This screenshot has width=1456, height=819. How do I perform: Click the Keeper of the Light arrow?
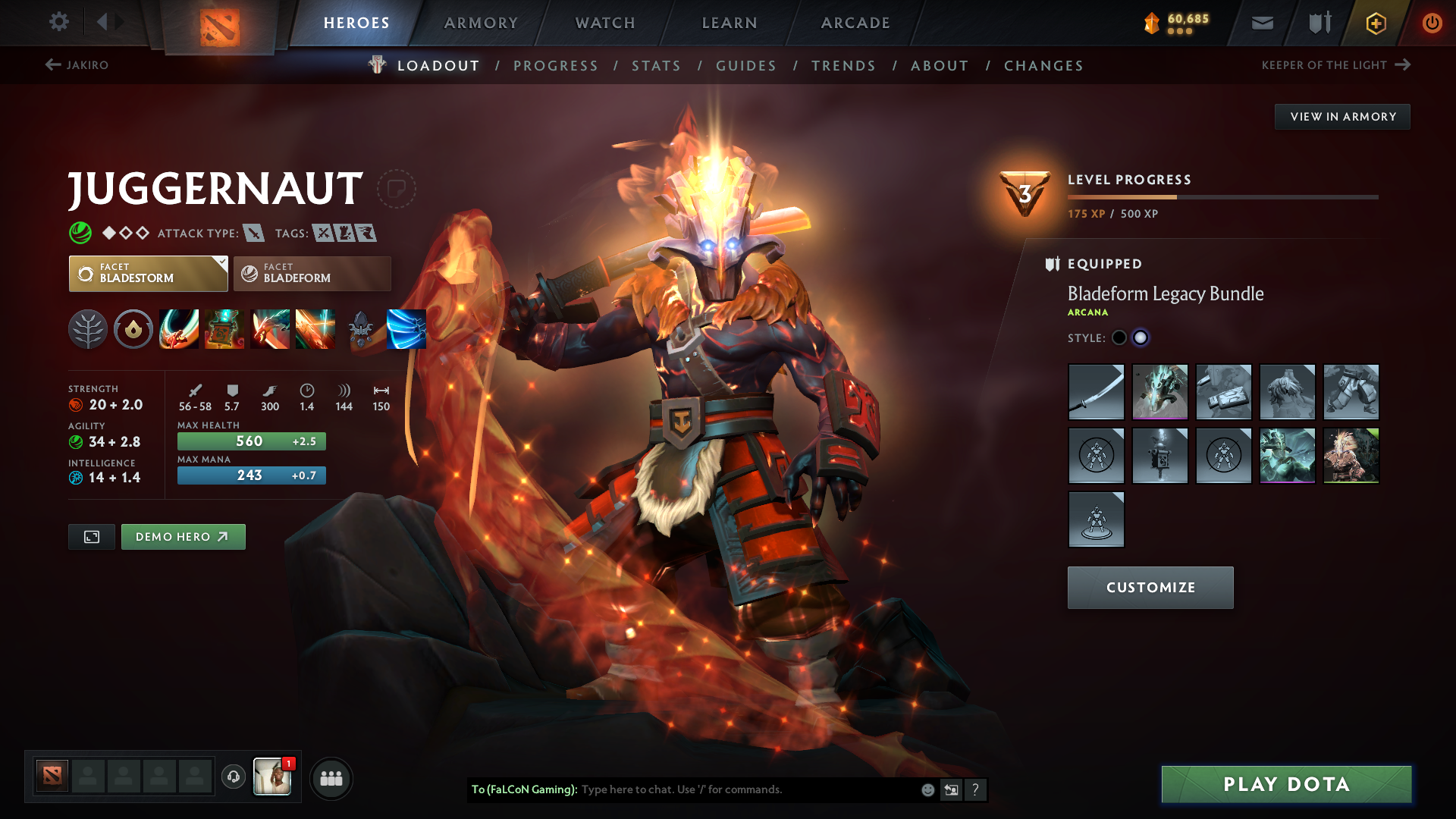point(1401,65)
